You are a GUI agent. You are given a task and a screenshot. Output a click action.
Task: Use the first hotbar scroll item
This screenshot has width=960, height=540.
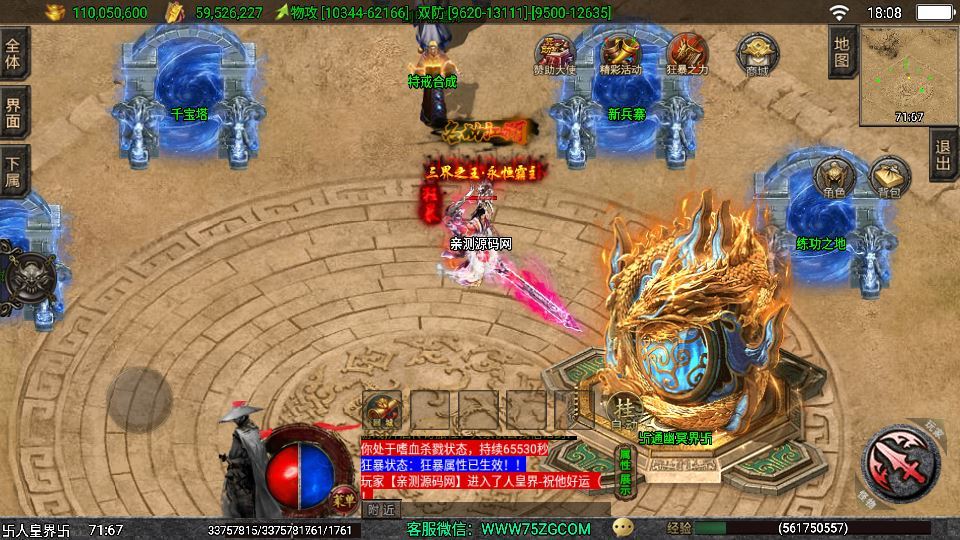(382, 409)
